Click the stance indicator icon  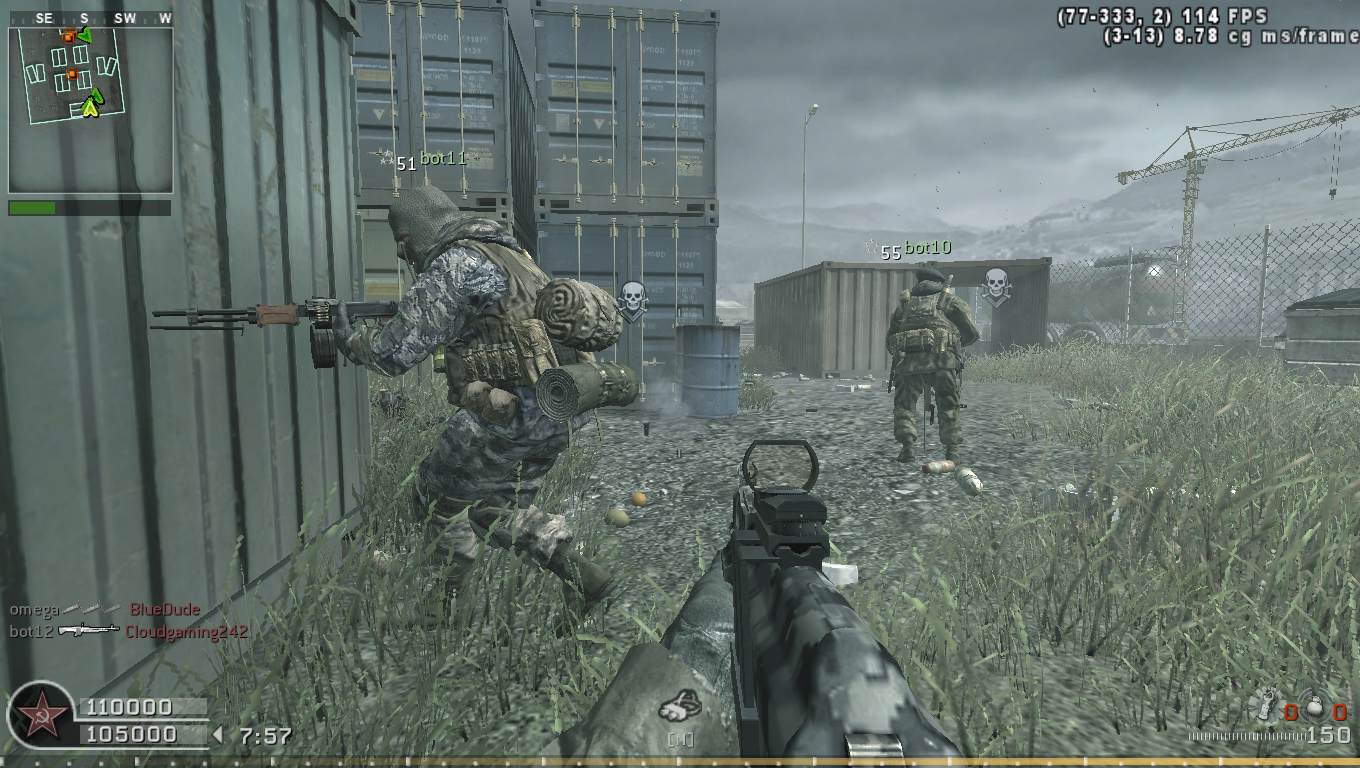pyautogui.click(x=679, y=706)
